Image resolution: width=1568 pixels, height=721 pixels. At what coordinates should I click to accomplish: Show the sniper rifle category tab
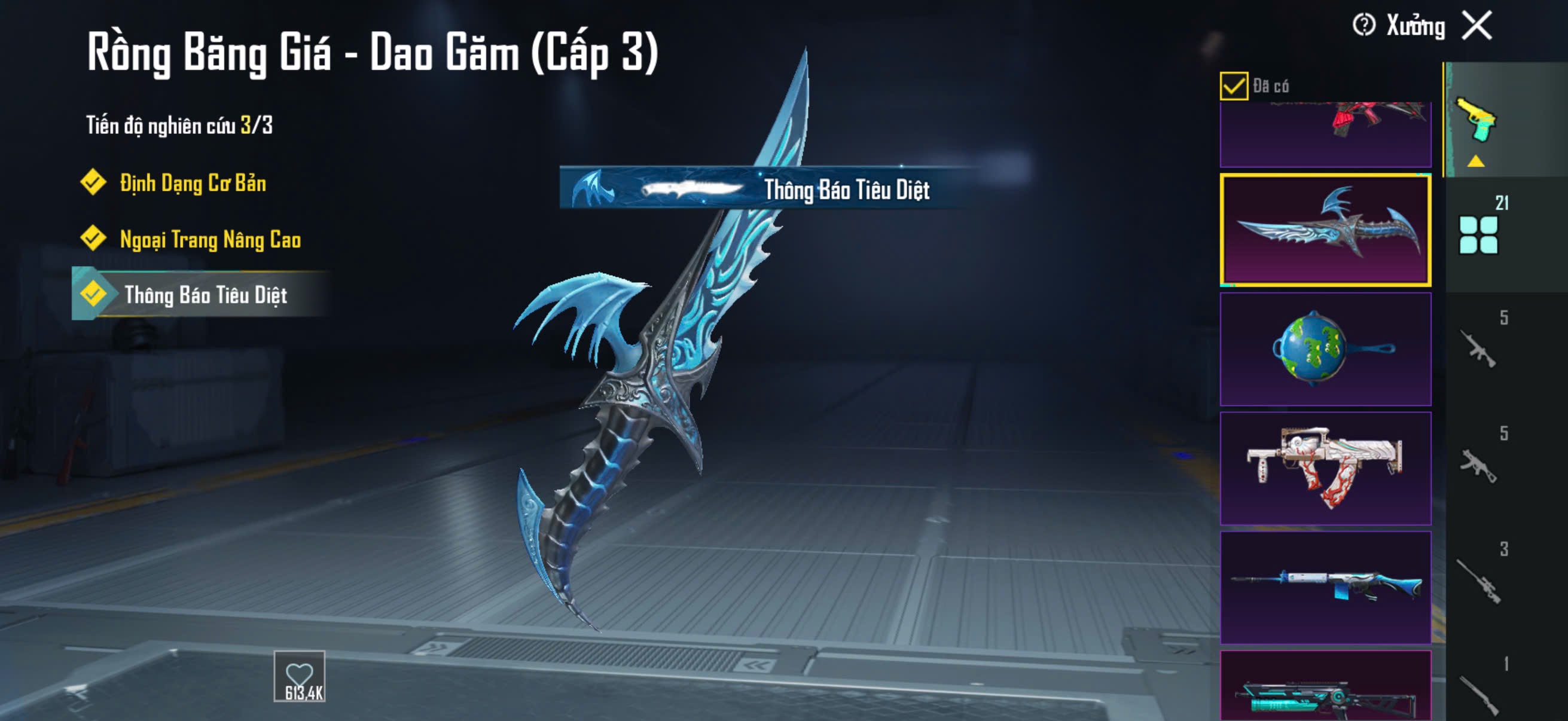[x=1479, y=581]
